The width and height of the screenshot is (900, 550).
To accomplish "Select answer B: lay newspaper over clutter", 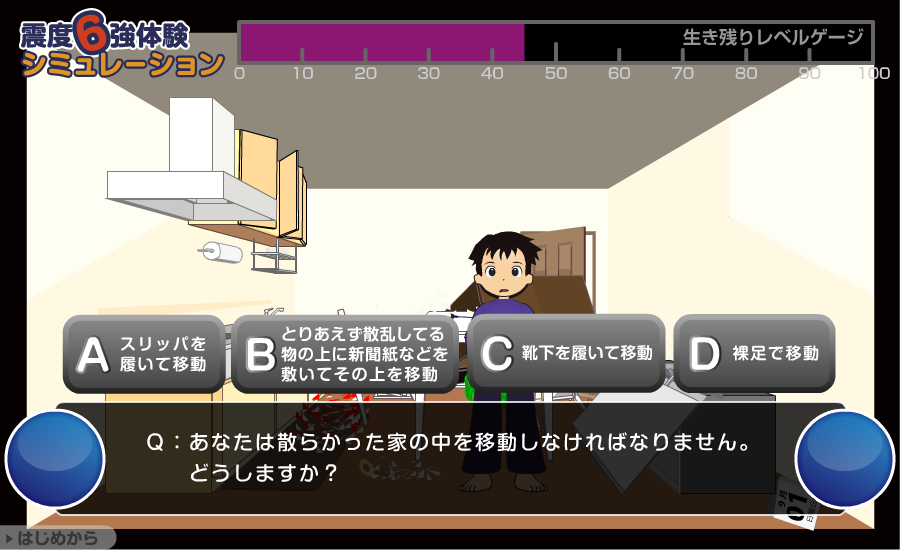I will (x=346, y=354).
